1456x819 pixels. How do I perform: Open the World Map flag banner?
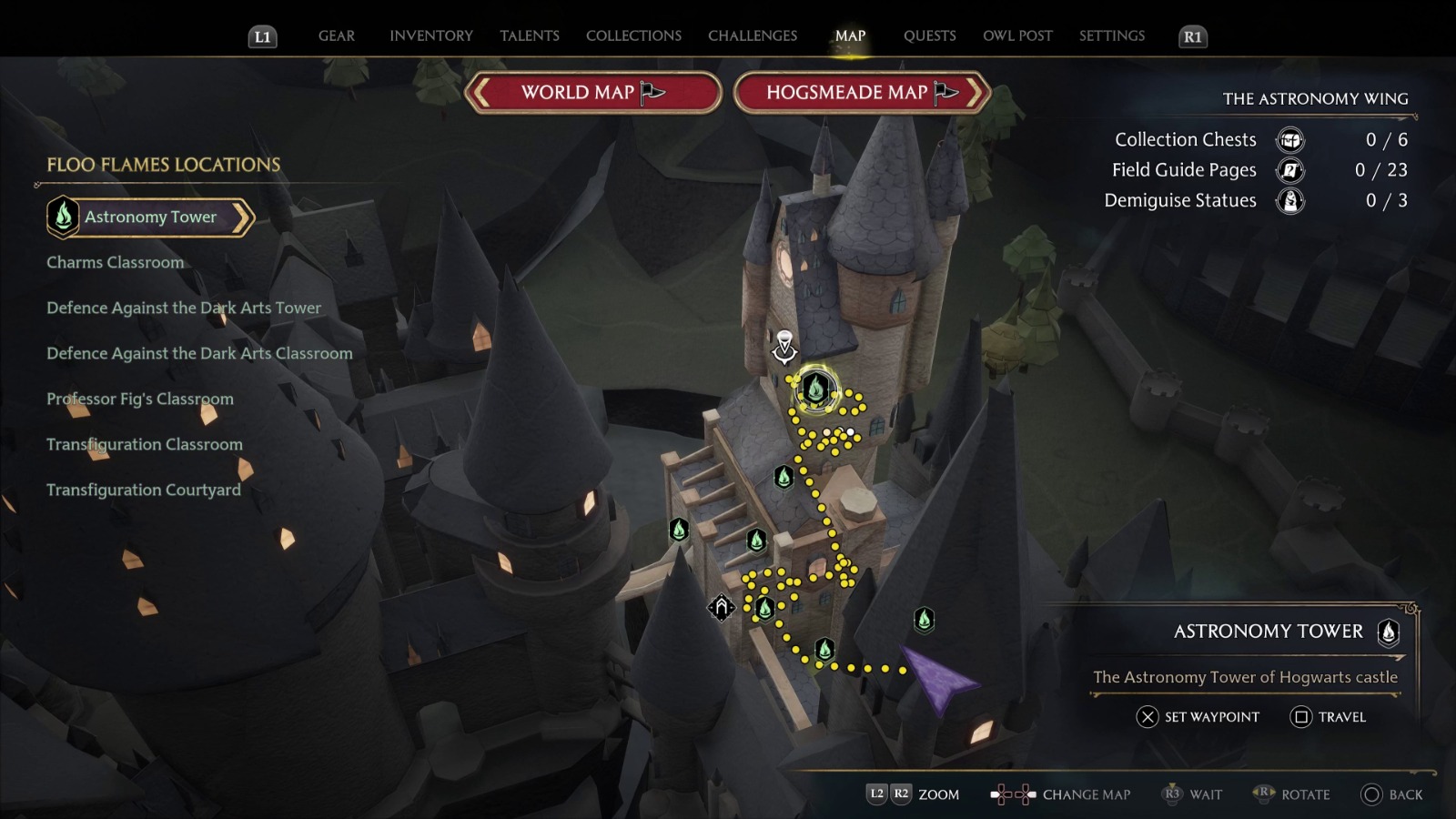click(x=590, y=93)
